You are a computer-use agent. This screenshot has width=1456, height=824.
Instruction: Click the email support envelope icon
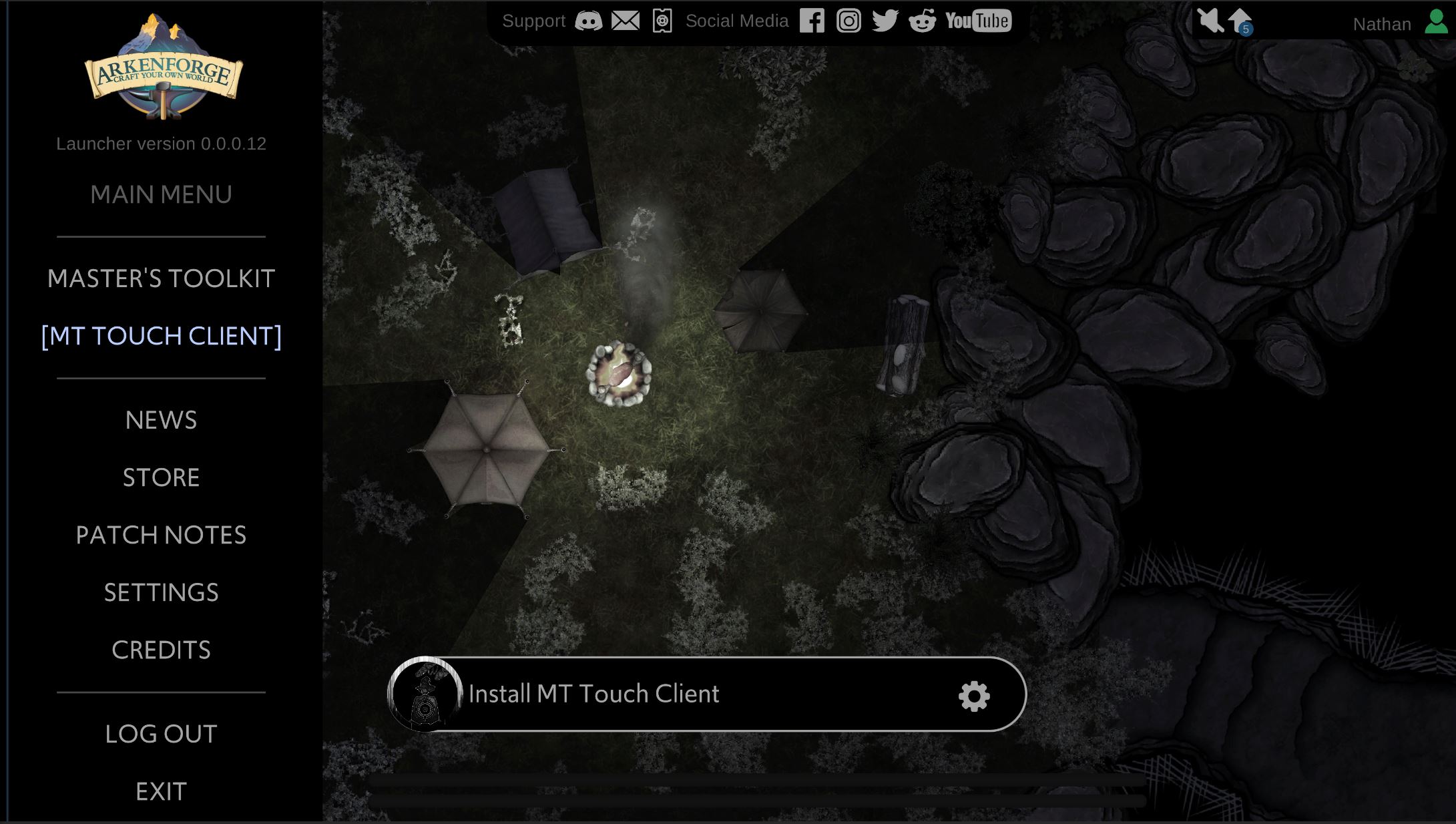point(626,21)
